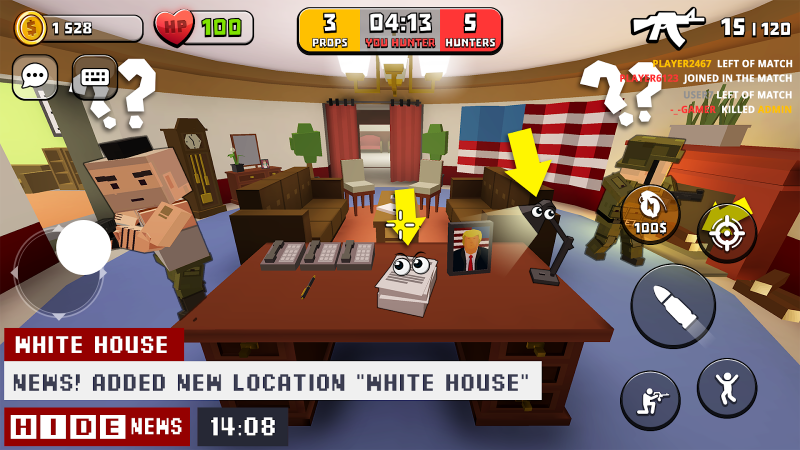Touch the virtual movement joystick
800x450 pixels.
click(83, 248)
